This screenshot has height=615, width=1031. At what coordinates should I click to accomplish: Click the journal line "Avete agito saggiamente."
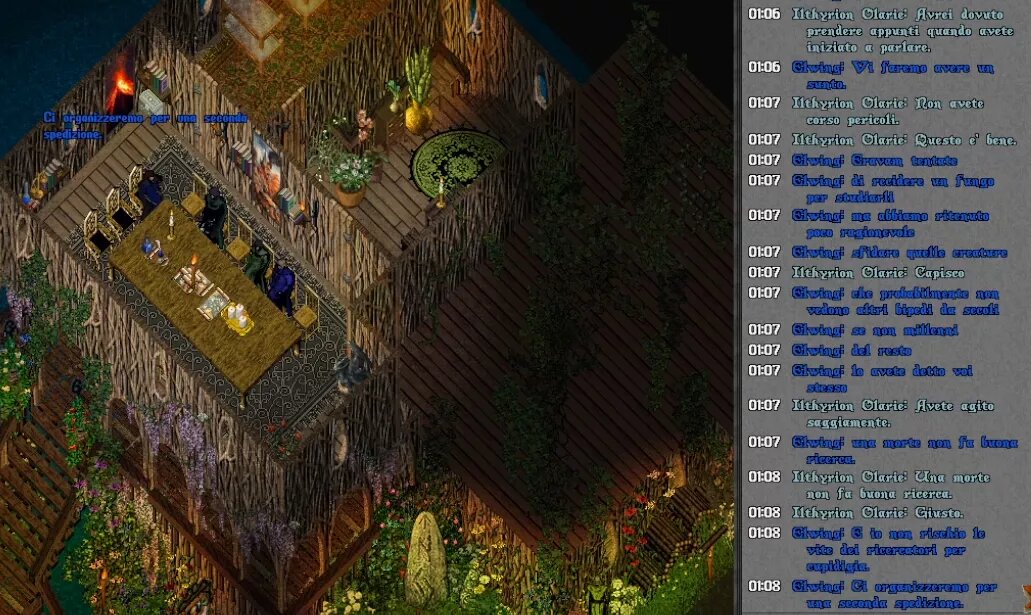click(x=892, y=414)
